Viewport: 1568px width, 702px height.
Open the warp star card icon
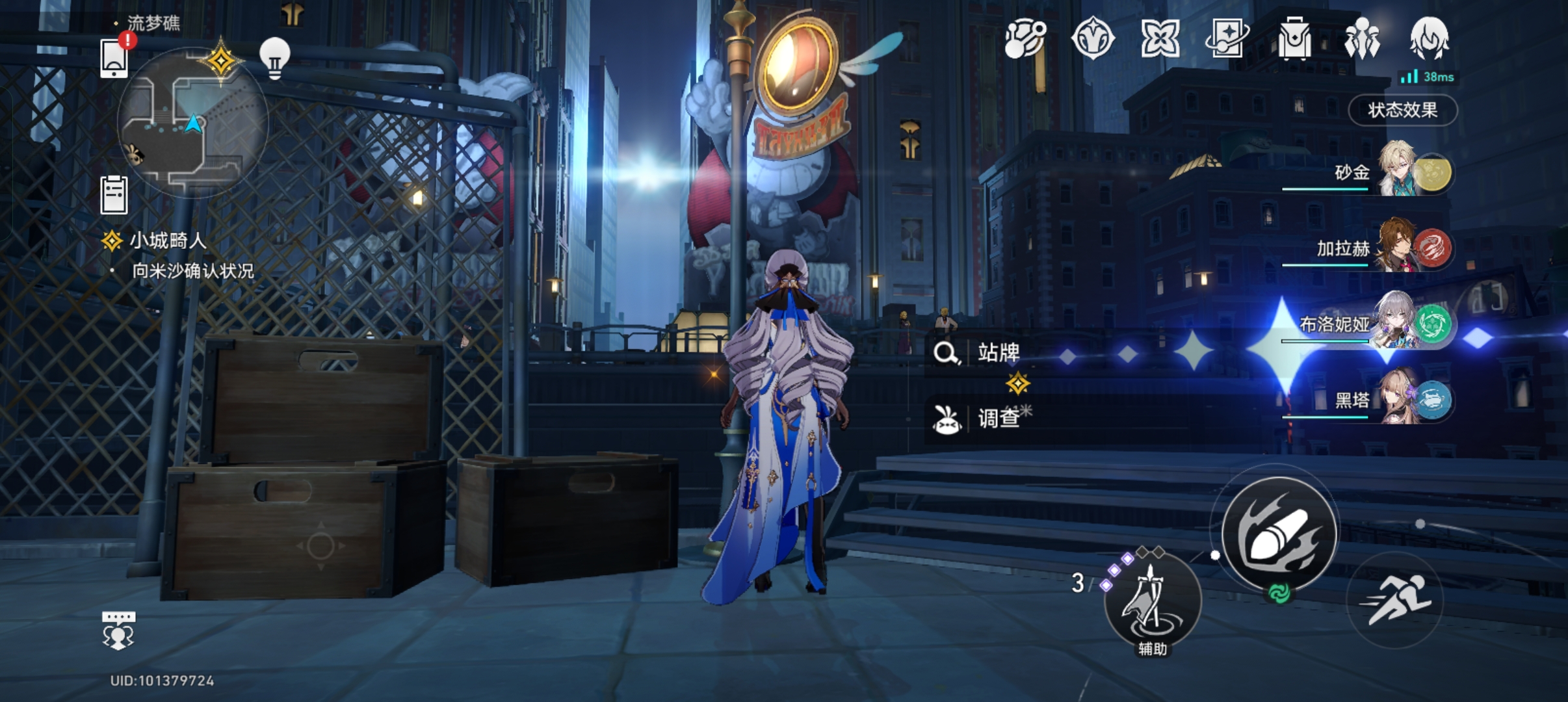(x=1227, y=38)
